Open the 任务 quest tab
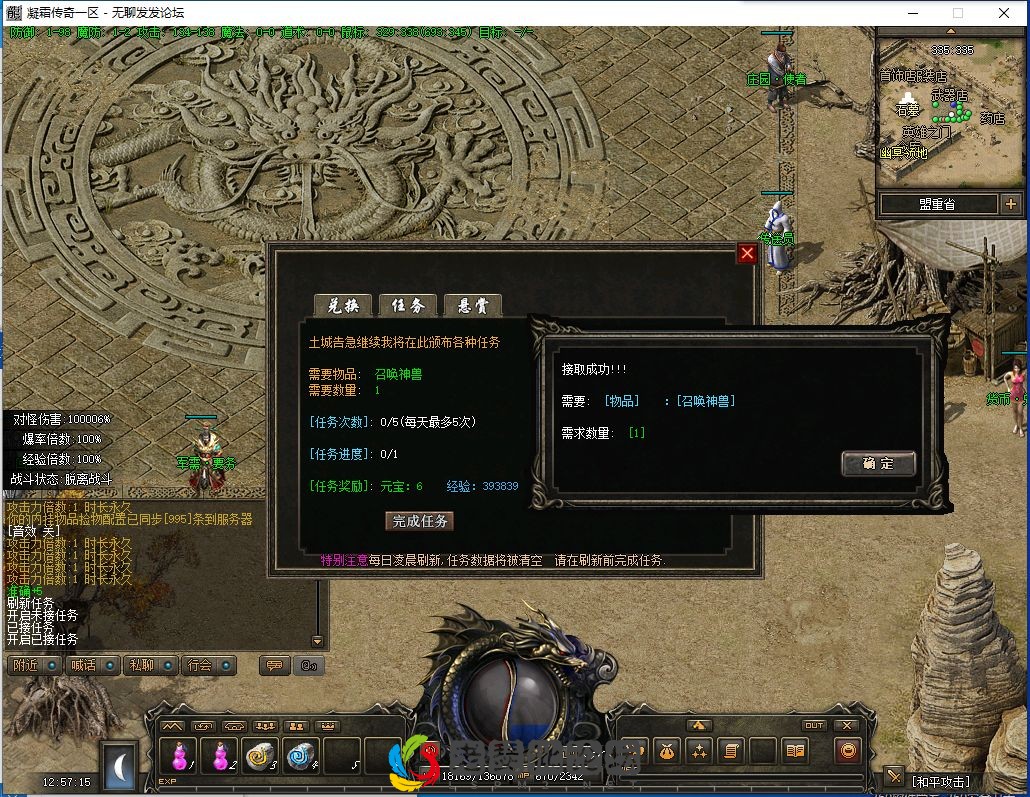Screen dimensions: 1030x797 (x=407, y=306)
